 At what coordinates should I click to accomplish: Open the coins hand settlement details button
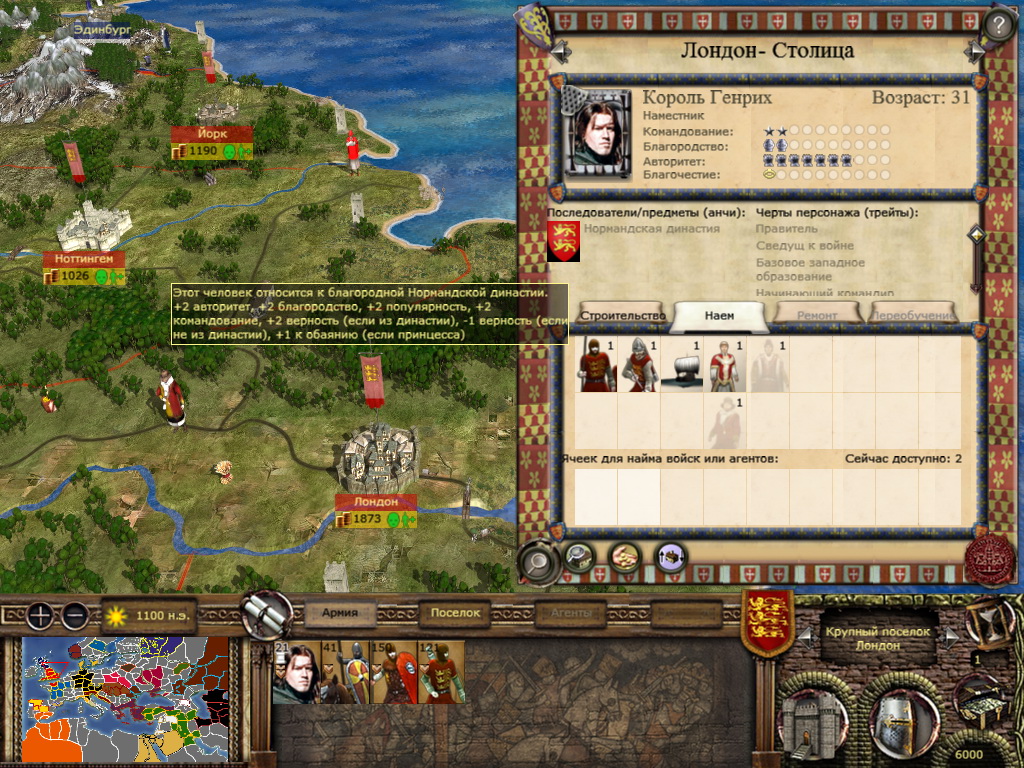coord(625,555)
